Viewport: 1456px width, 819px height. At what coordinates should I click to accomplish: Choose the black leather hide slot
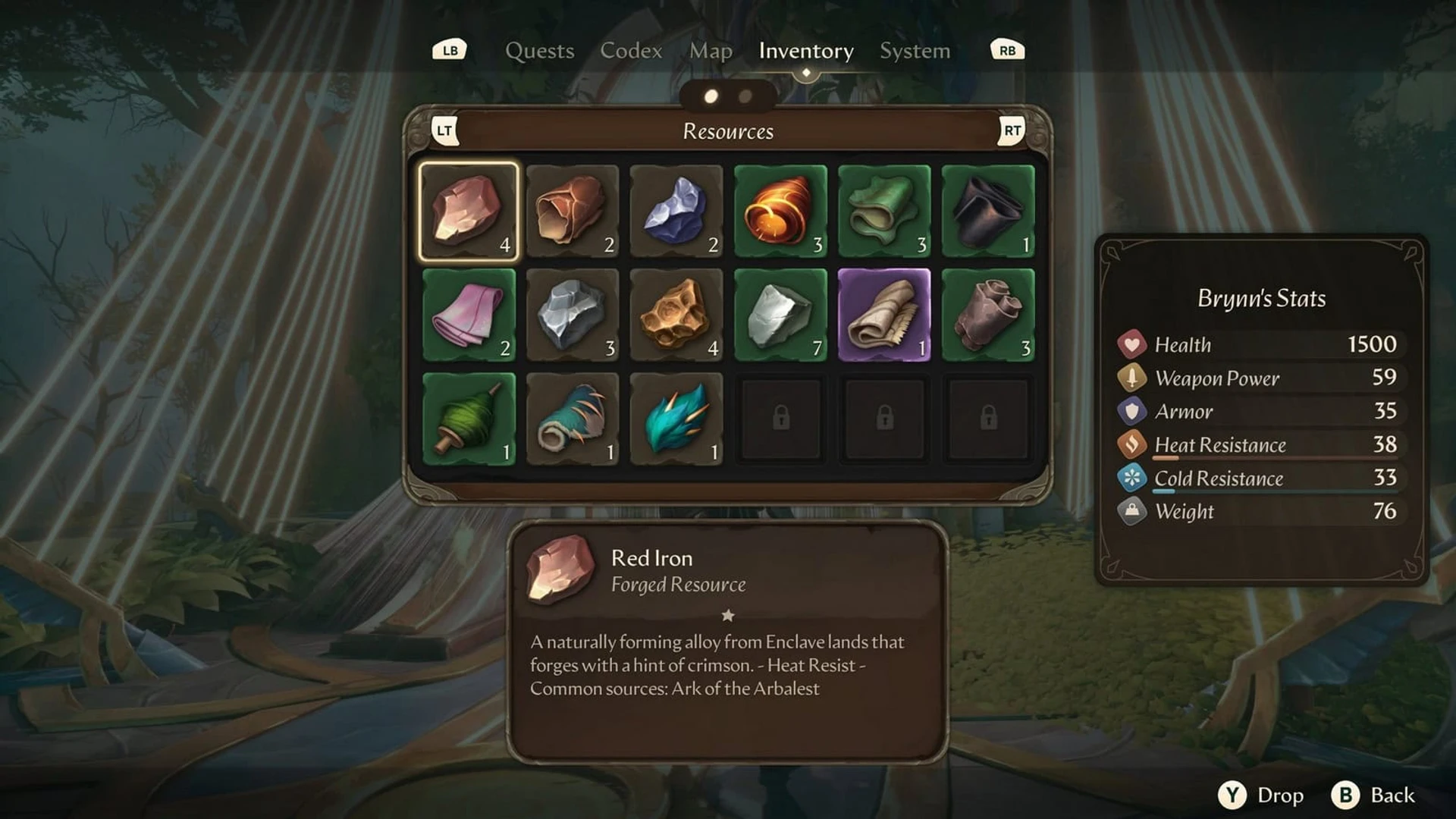click(x=988, y=212)
